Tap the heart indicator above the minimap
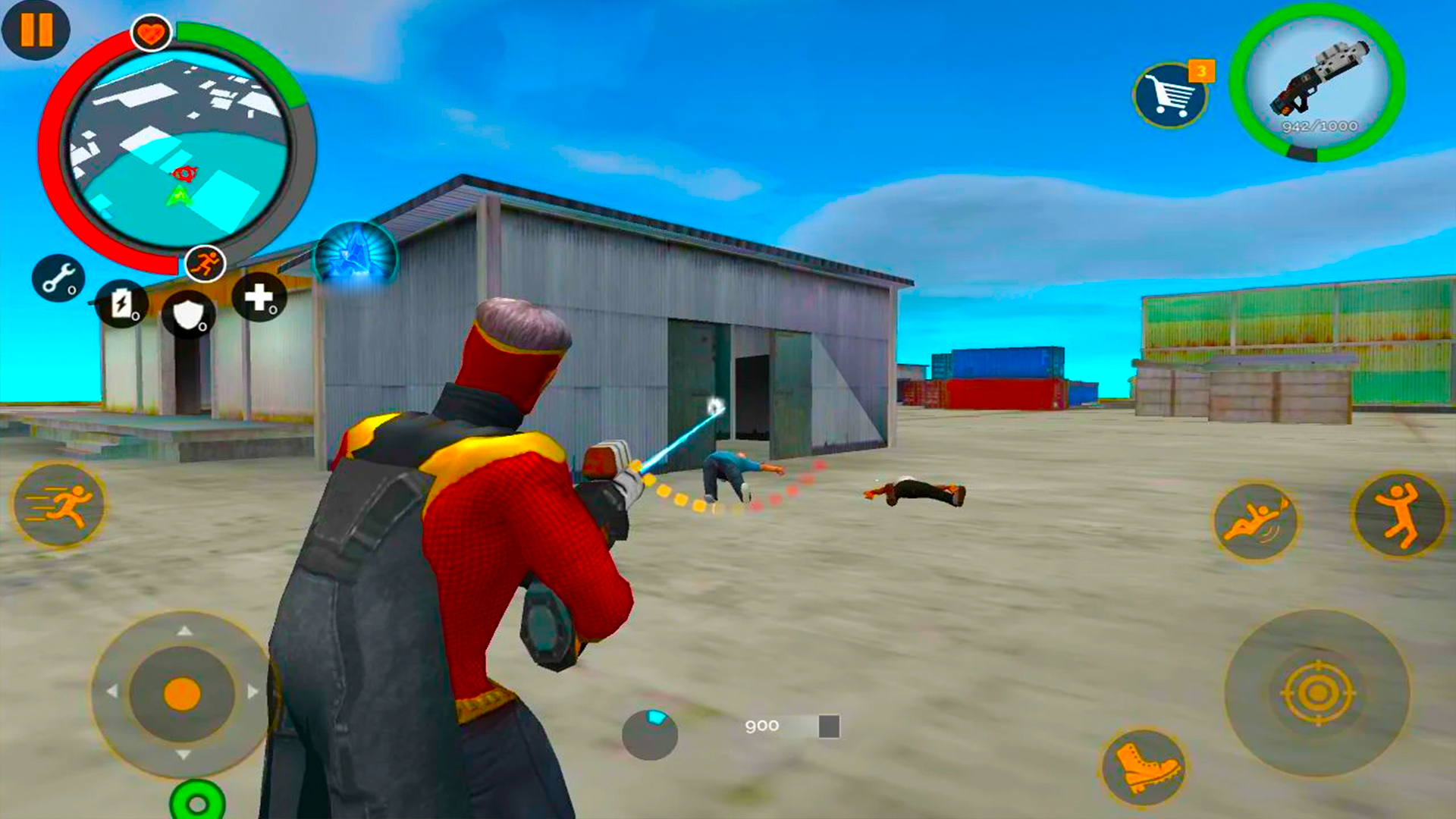 tap(151, 30)
